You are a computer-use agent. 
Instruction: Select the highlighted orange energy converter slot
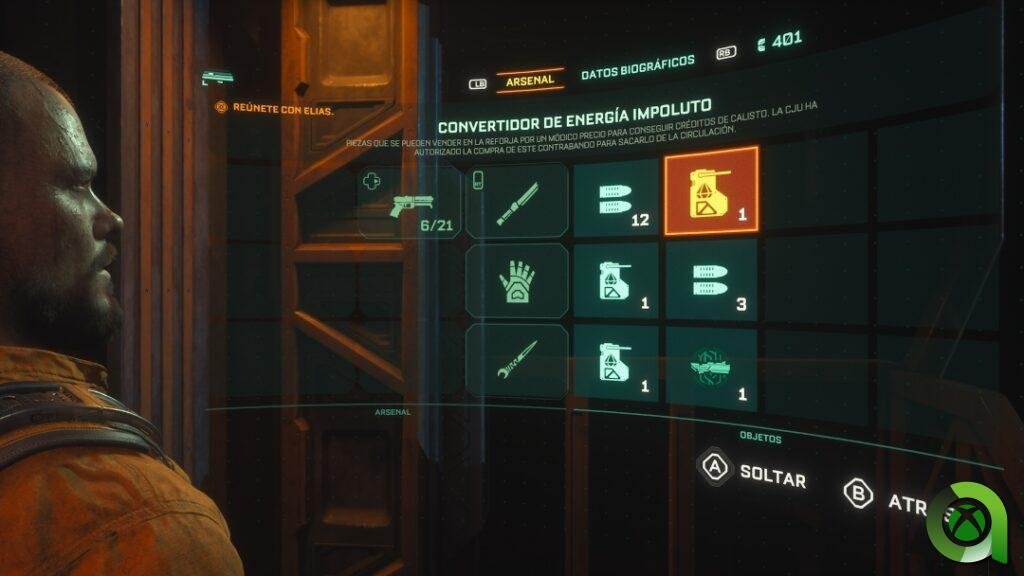(x=711, y=191)
